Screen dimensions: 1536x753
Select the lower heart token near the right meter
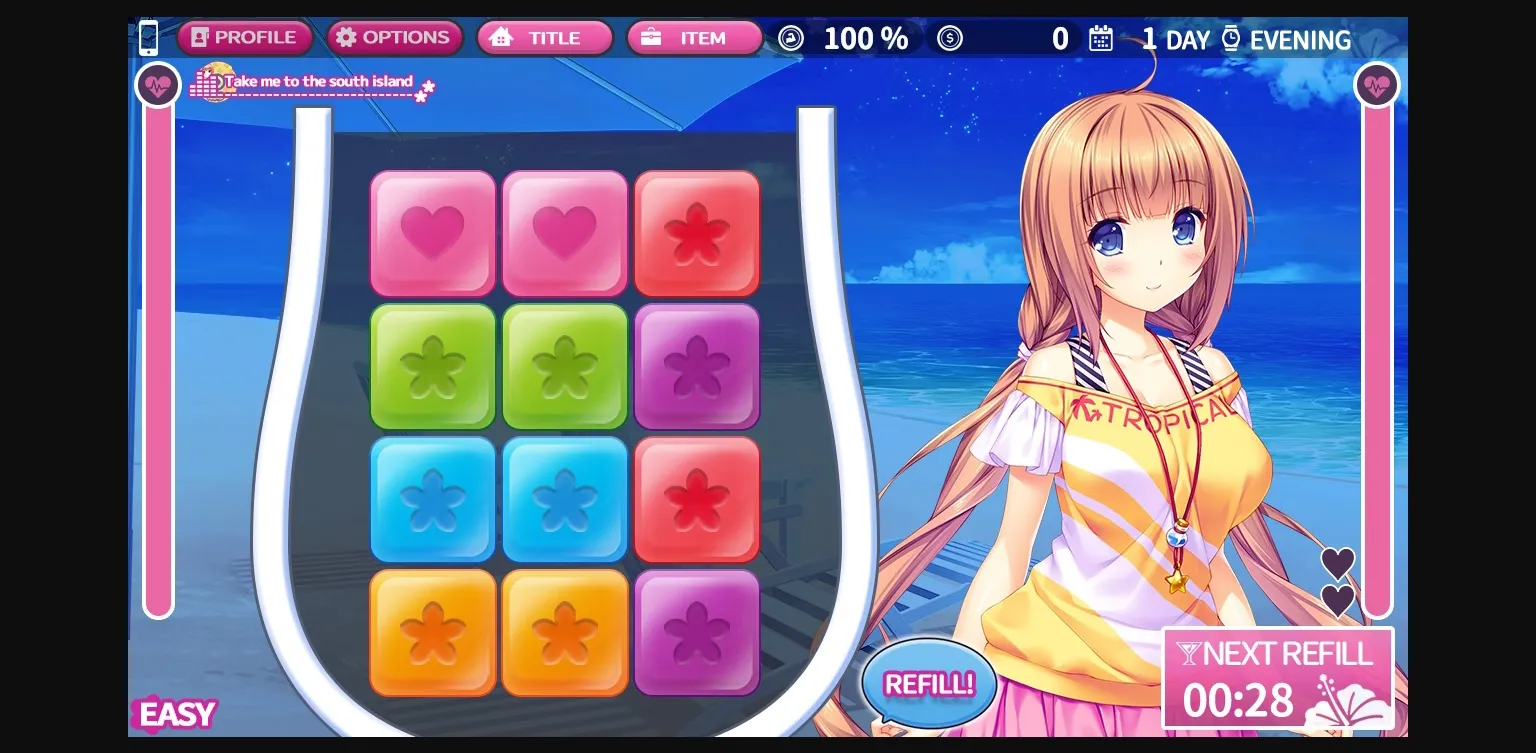pyautogui.click(x=1337, y=602)
